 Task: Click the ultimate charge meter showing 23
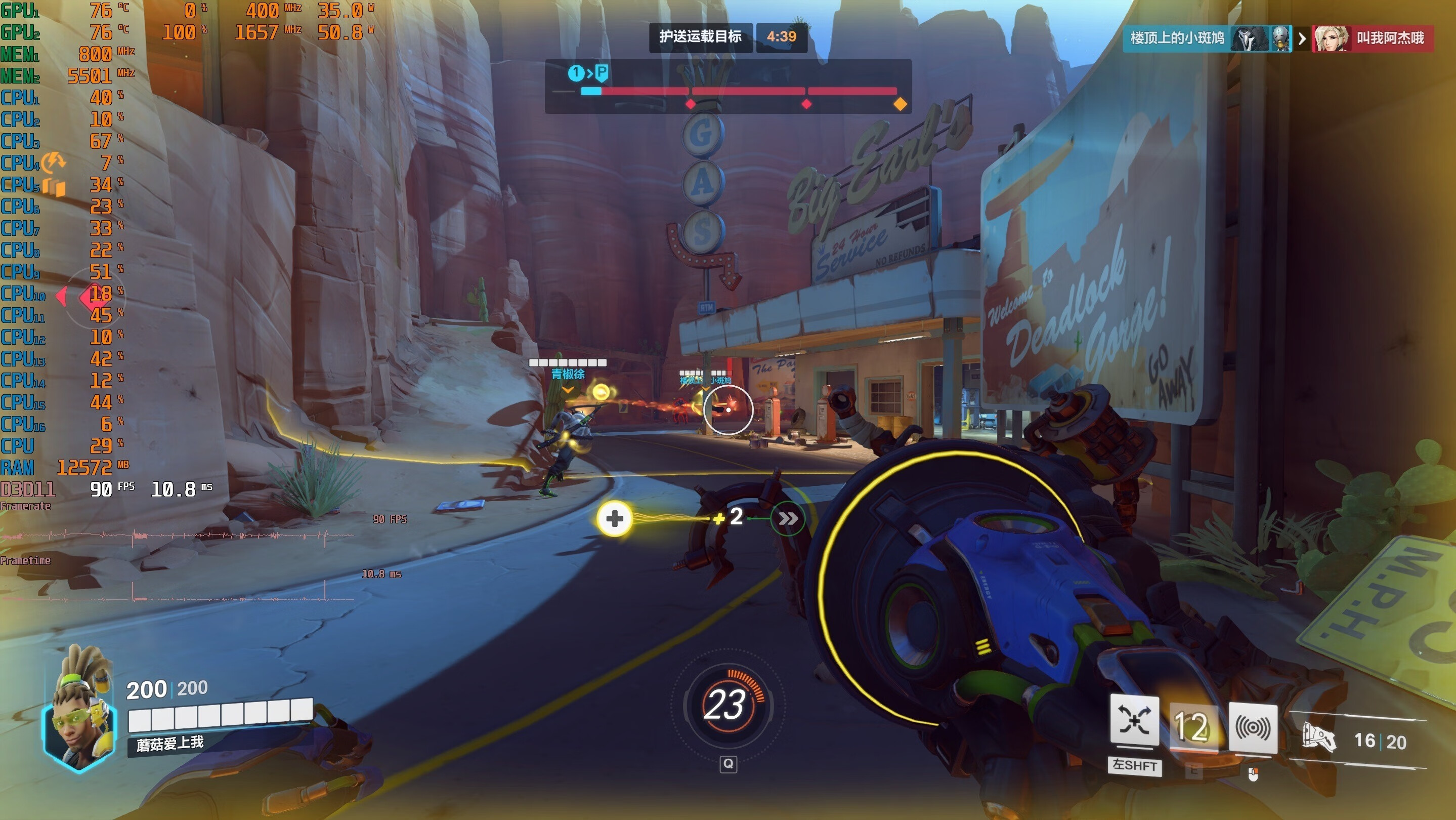727,704
